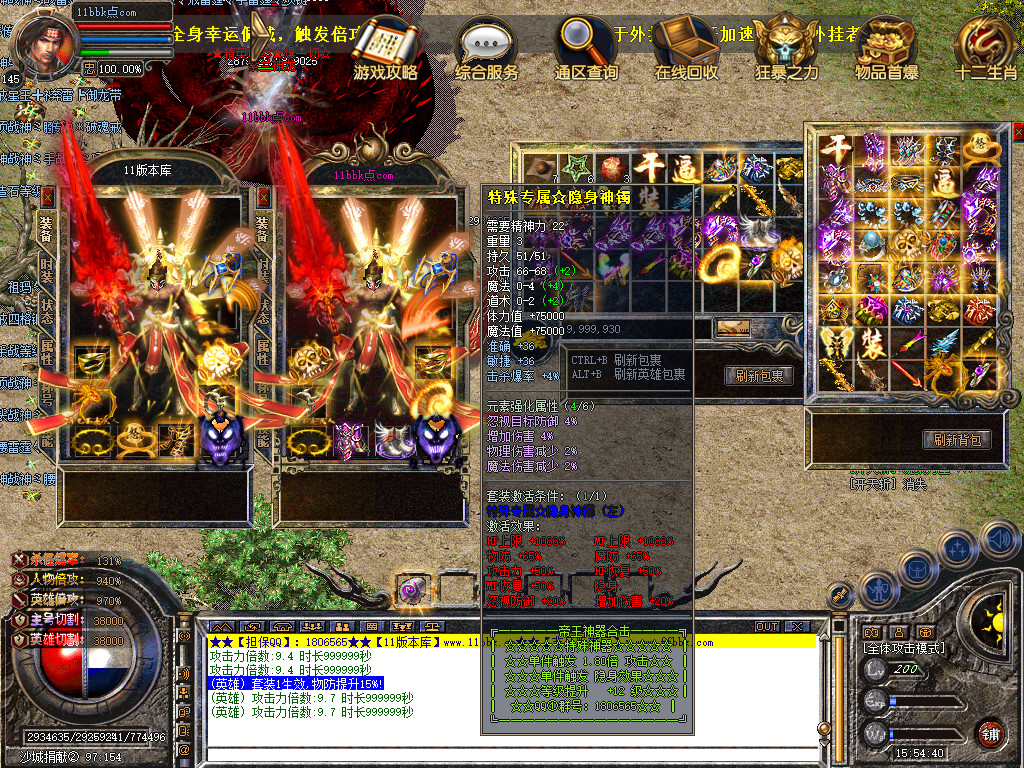This screenshot has width=1024, height=768.
Task: Click the OUT button on the chat box
Action: 766,627
